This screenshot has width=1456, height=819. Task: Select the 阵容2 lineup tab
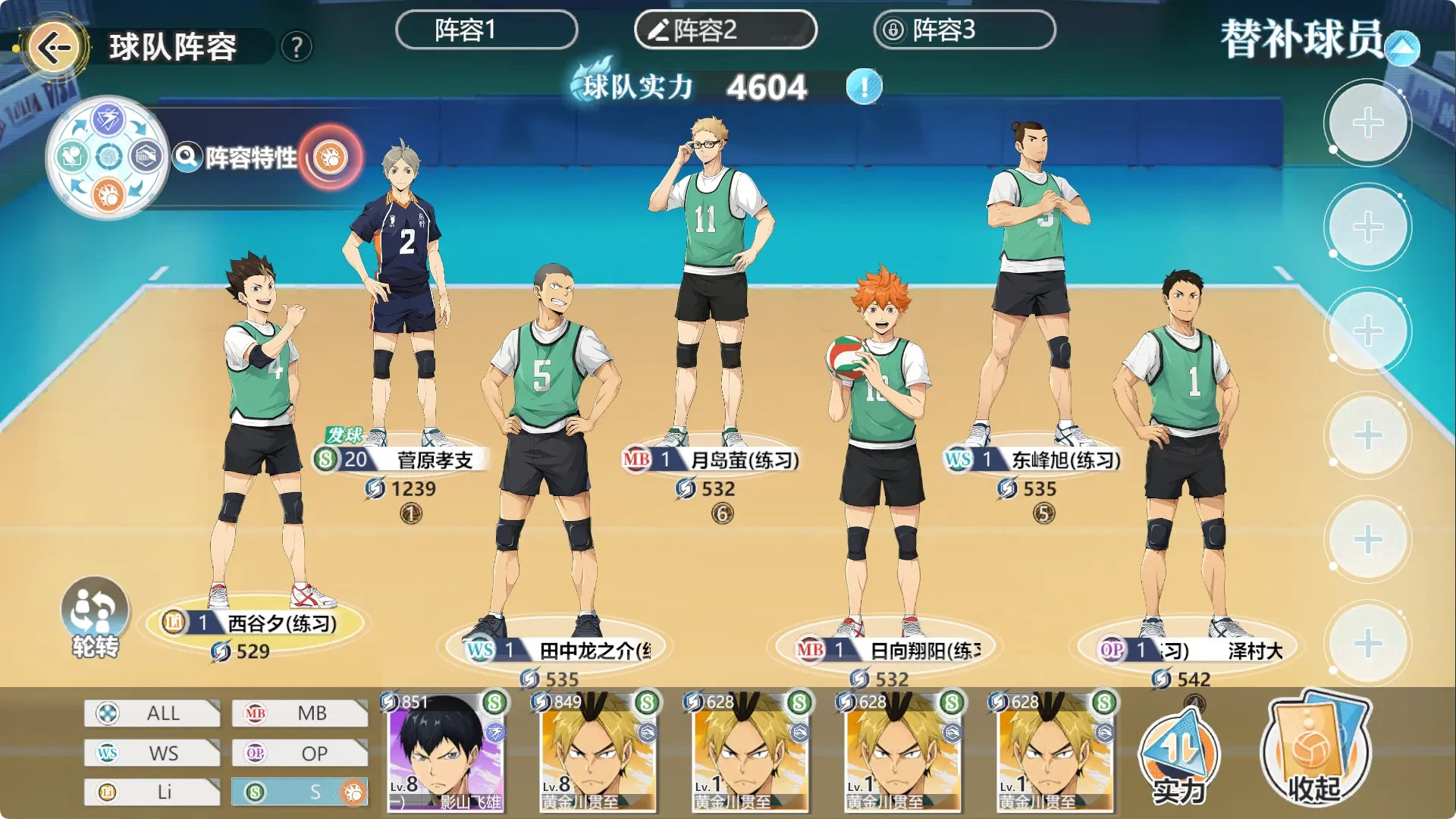(x=725, y=30)
